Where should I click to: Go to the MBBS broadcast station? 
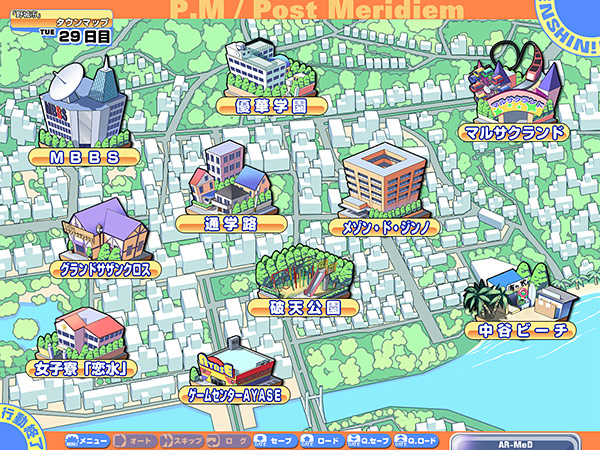(x=86, y=157)
